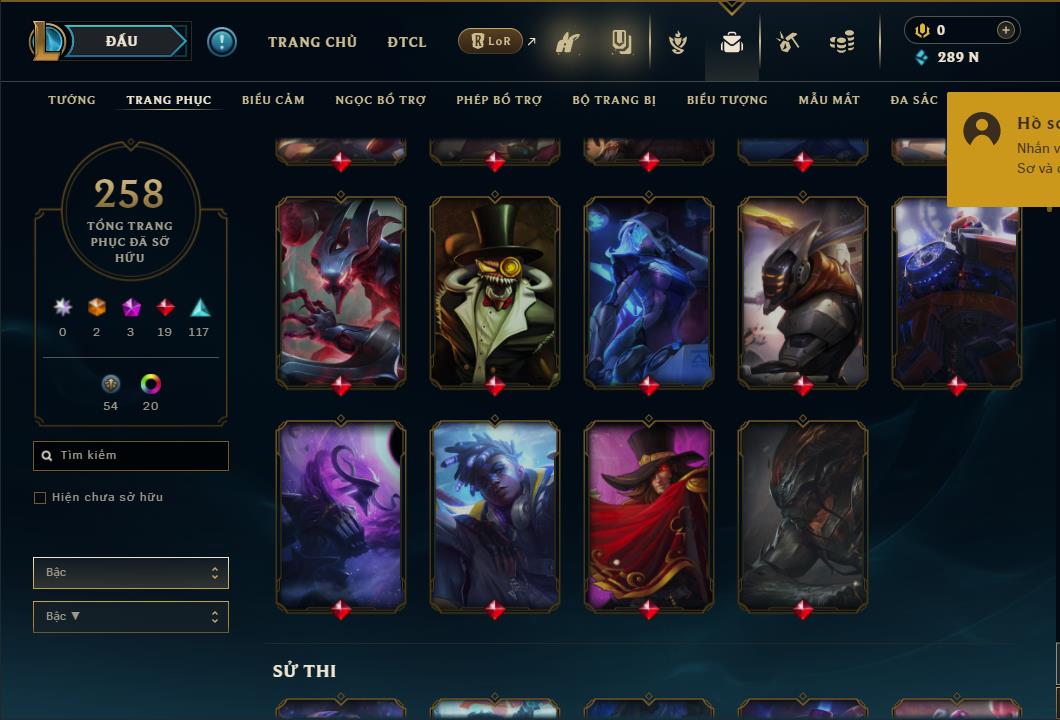
Task: Choose the red-caped top hat skin card
Action: 649,514
